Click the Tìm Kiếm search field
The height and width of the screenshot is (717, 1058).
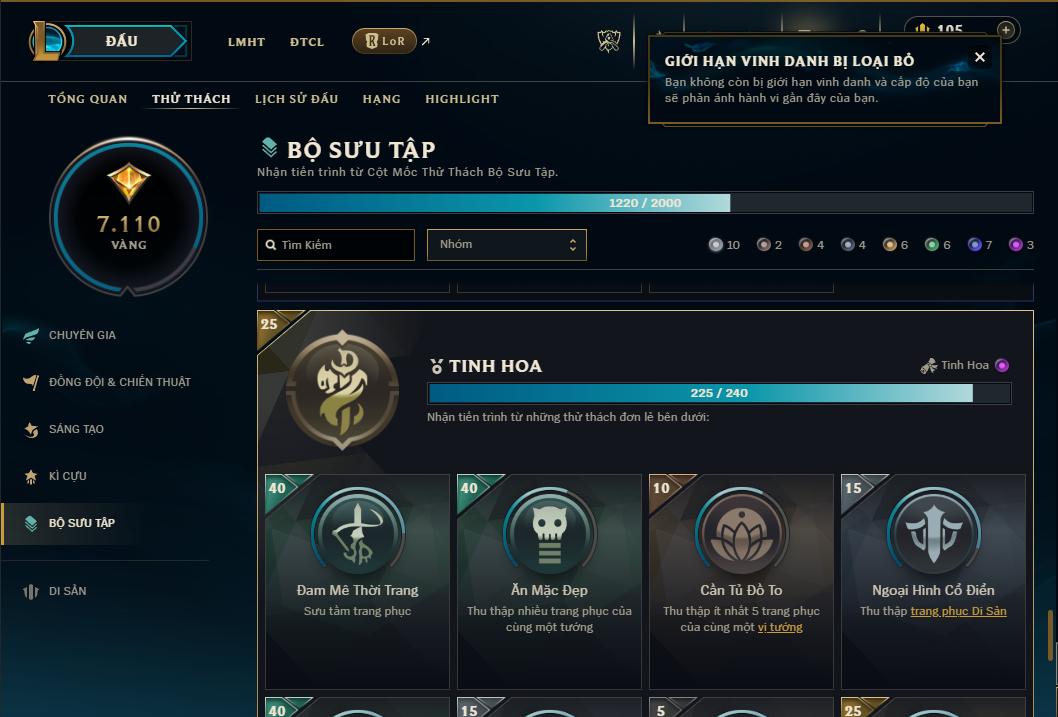coord(336,245)
